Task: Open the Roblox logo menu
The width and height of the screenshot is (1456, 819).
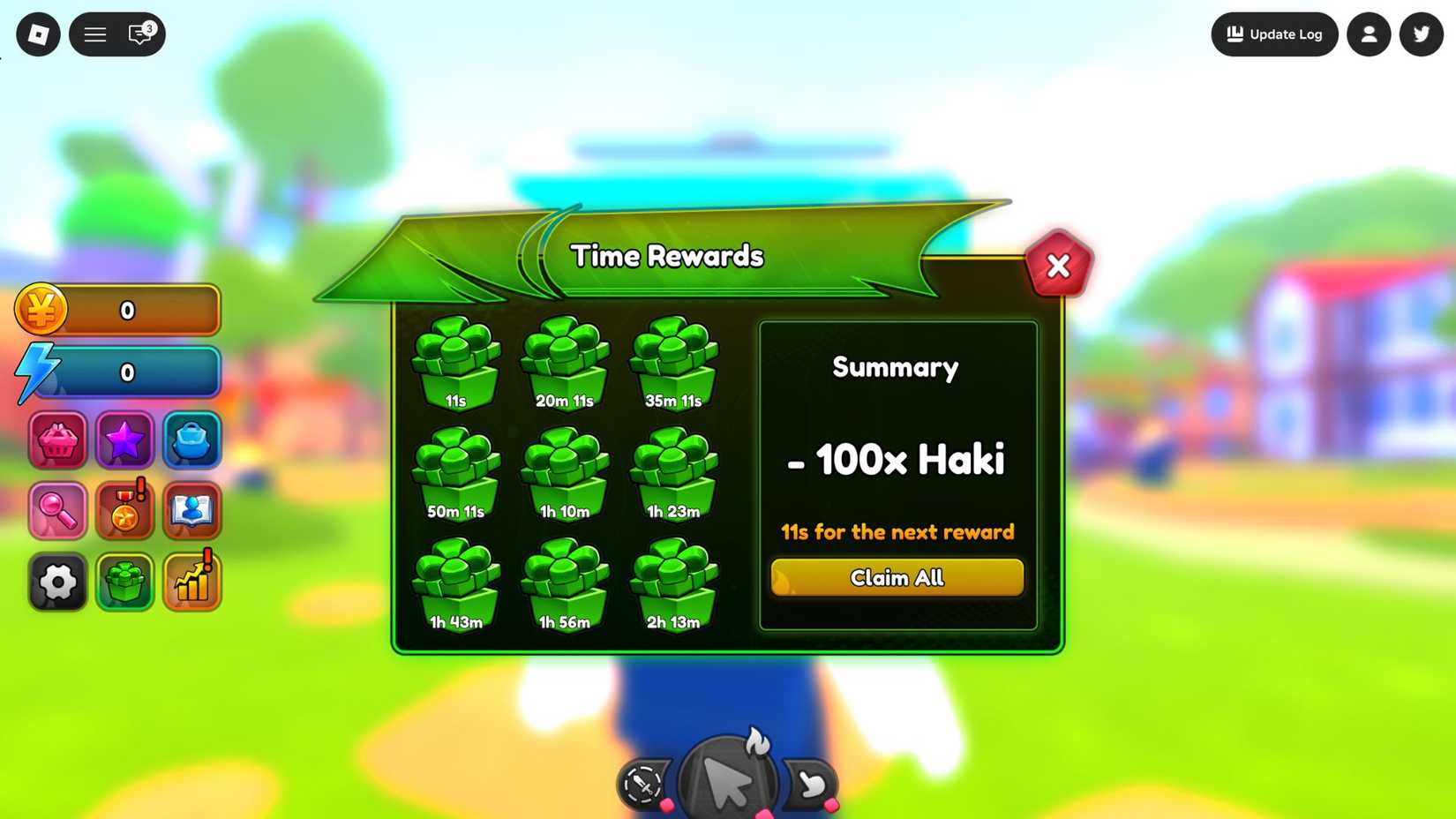Action: (37, 34)
